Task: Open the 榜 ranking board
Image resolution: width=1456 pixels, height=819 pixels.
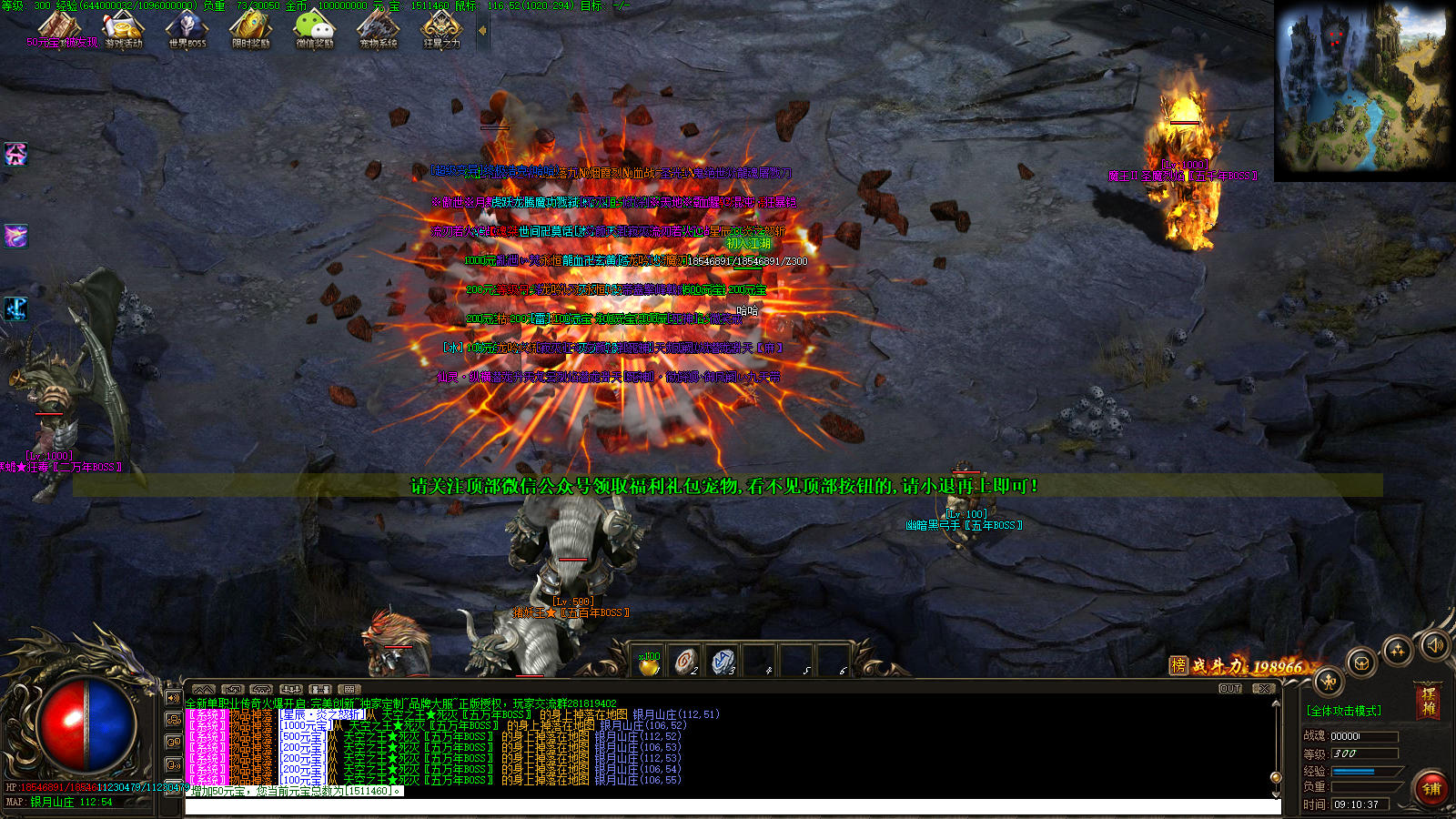Action: click(1178, 665)
